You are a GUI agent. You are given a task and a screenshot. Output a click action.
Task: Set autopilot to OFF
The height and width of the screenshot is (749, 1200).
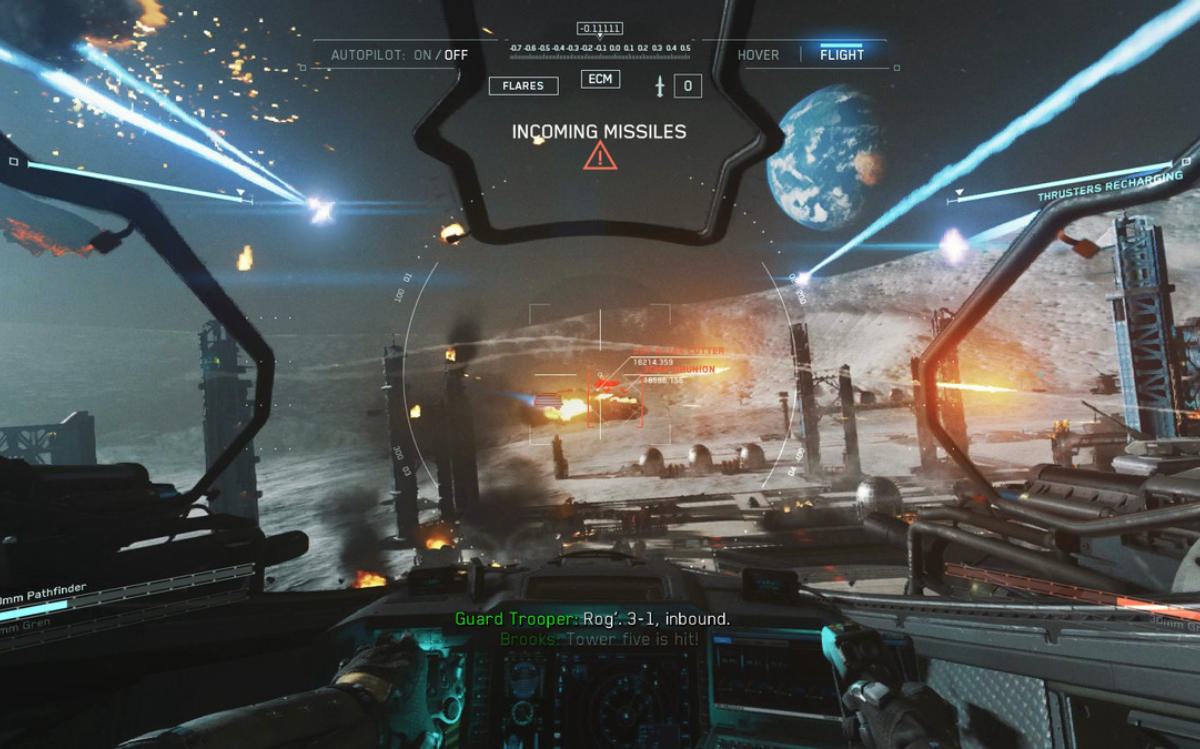point(456,55)
